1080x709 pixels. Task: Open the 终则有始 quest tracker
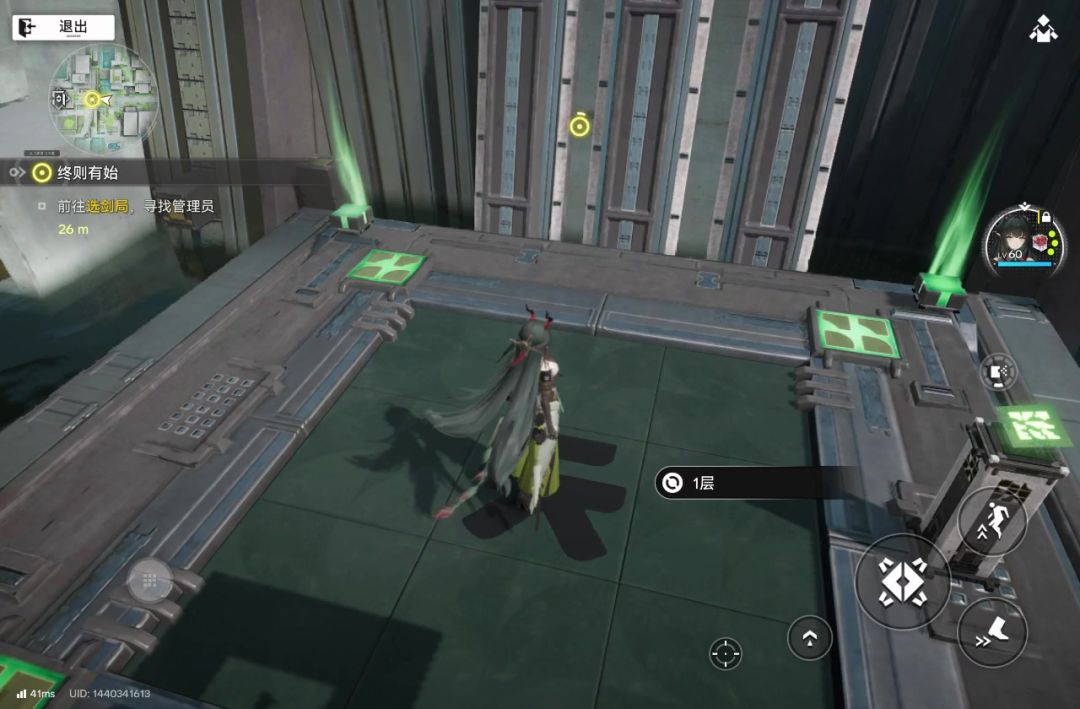[87, 172]
